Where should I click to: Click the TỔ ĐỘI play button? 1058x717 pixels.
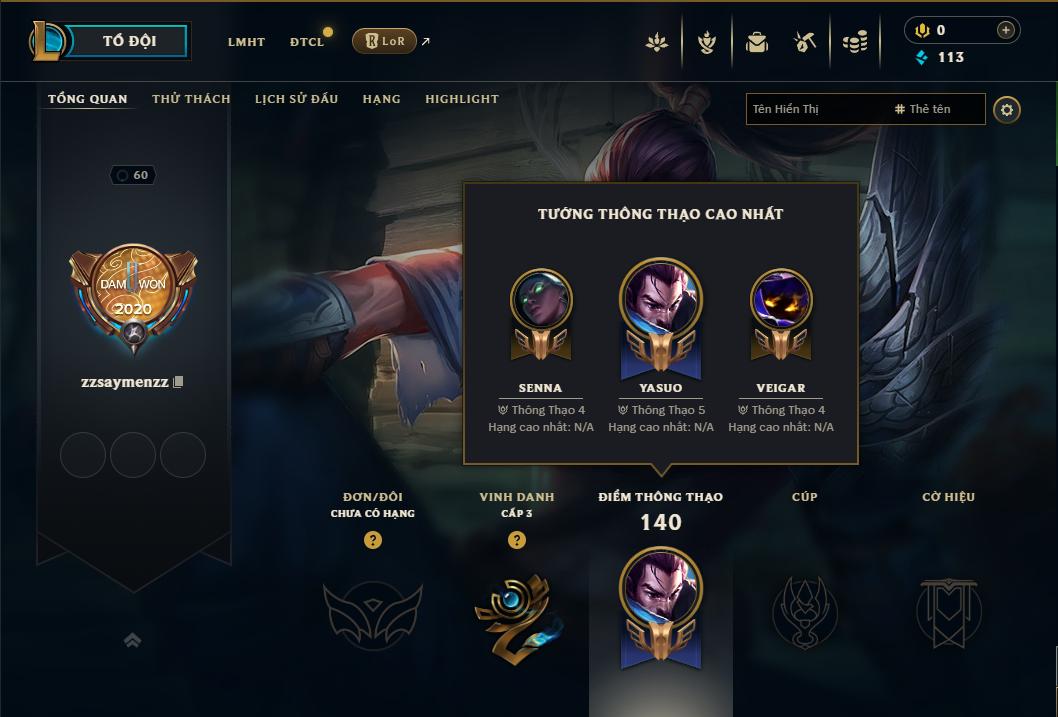pyautogui.click(x=129, y=42)
